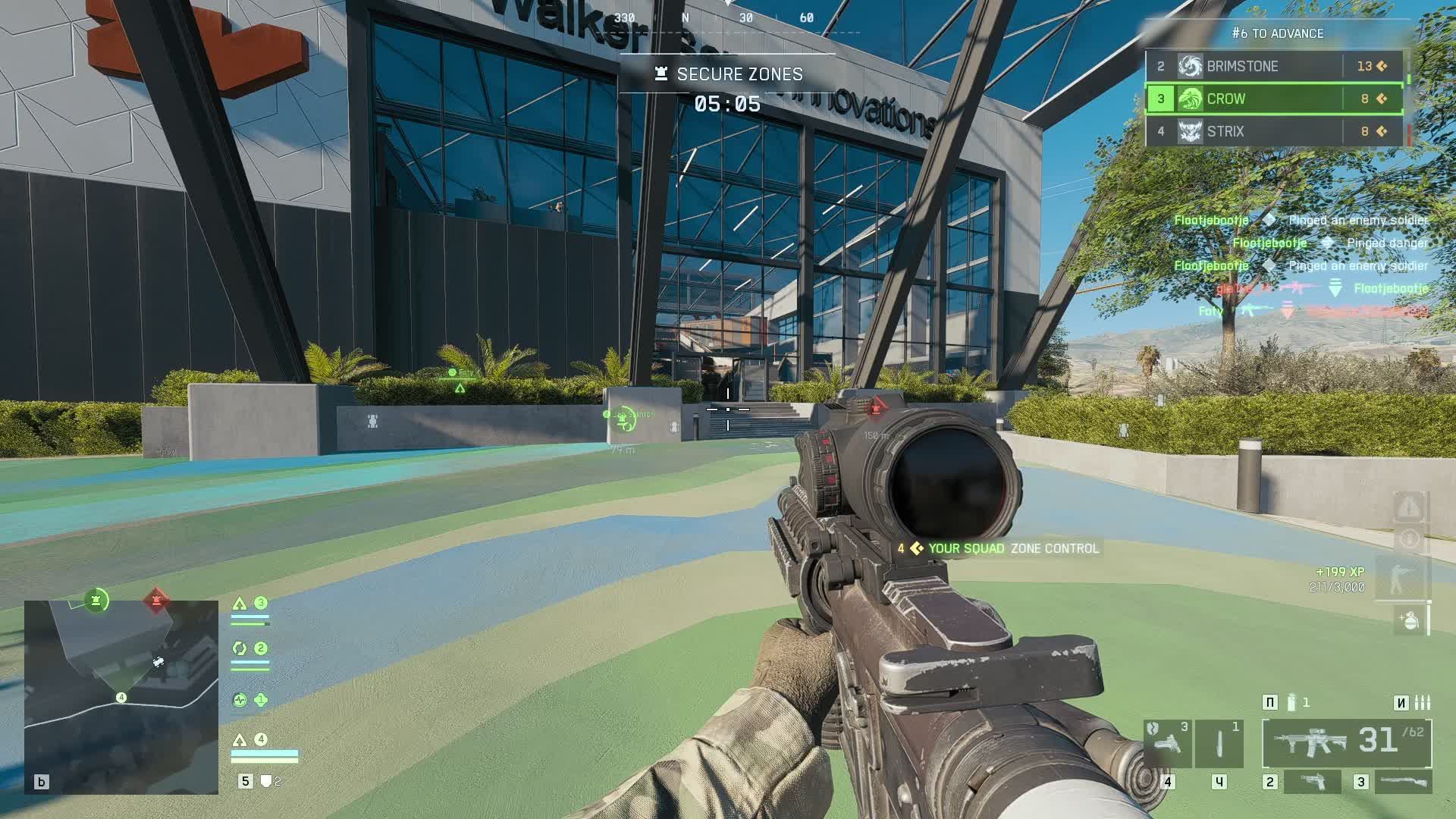The height and width of the screenshot is (819, 1456).
Task: Click Flootjebootje's name in the ping feed
Action: click(x=1210, y=220)
